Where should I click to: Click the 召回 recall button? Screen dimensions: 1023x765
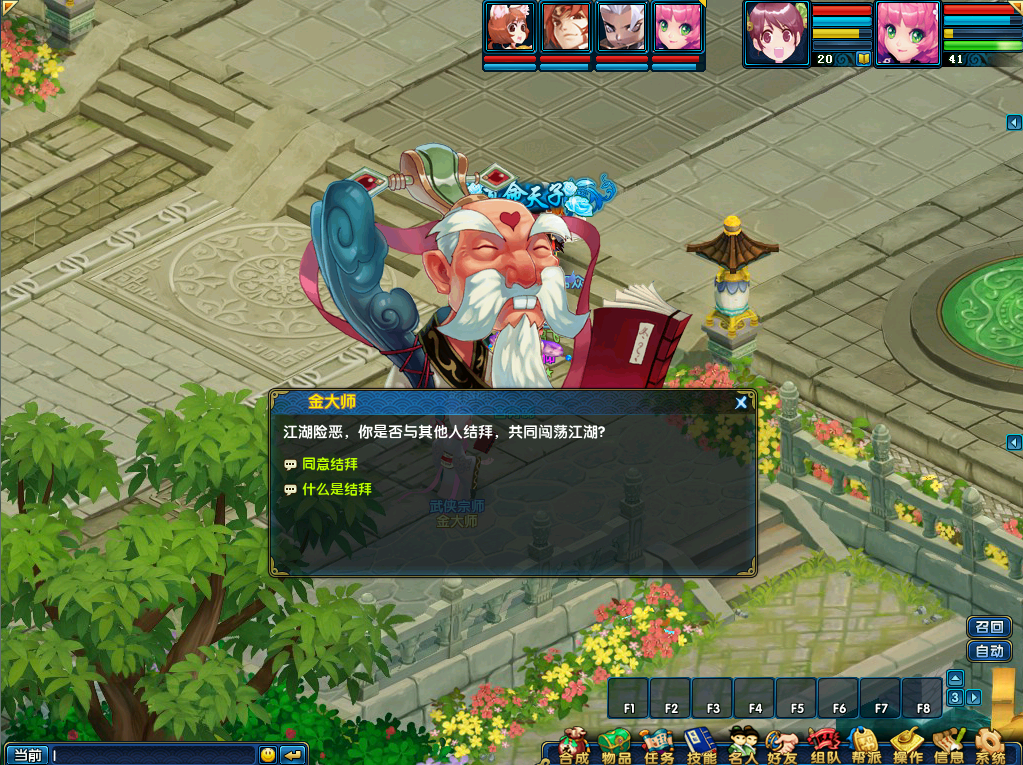[x=989, y=627]
